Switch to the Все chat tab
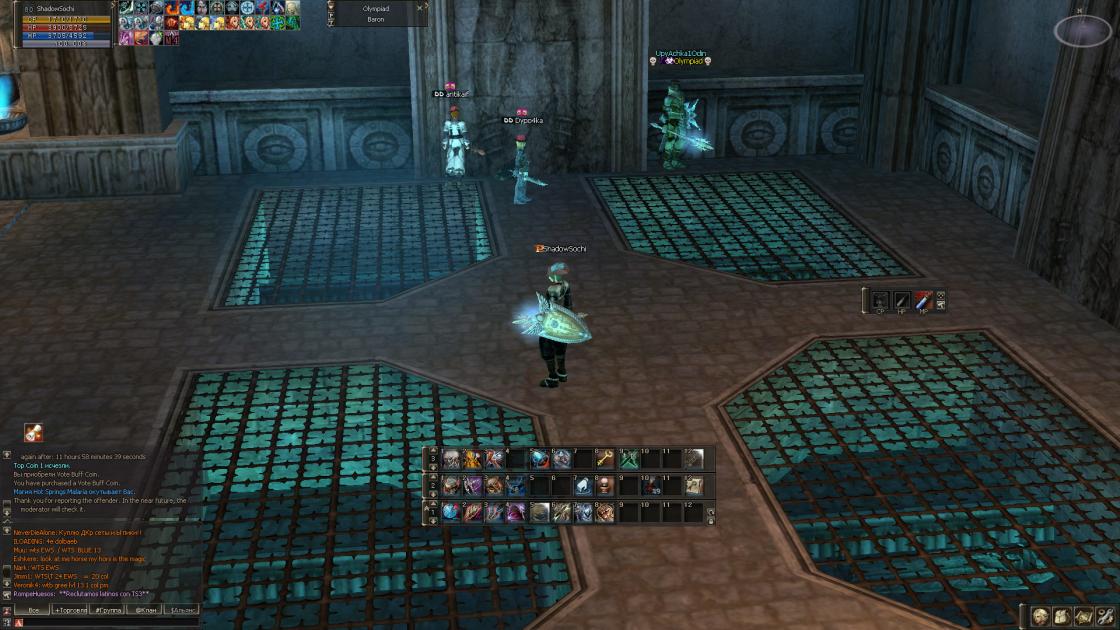Screen dimensions: 1120x630 (x=34, y=609)
